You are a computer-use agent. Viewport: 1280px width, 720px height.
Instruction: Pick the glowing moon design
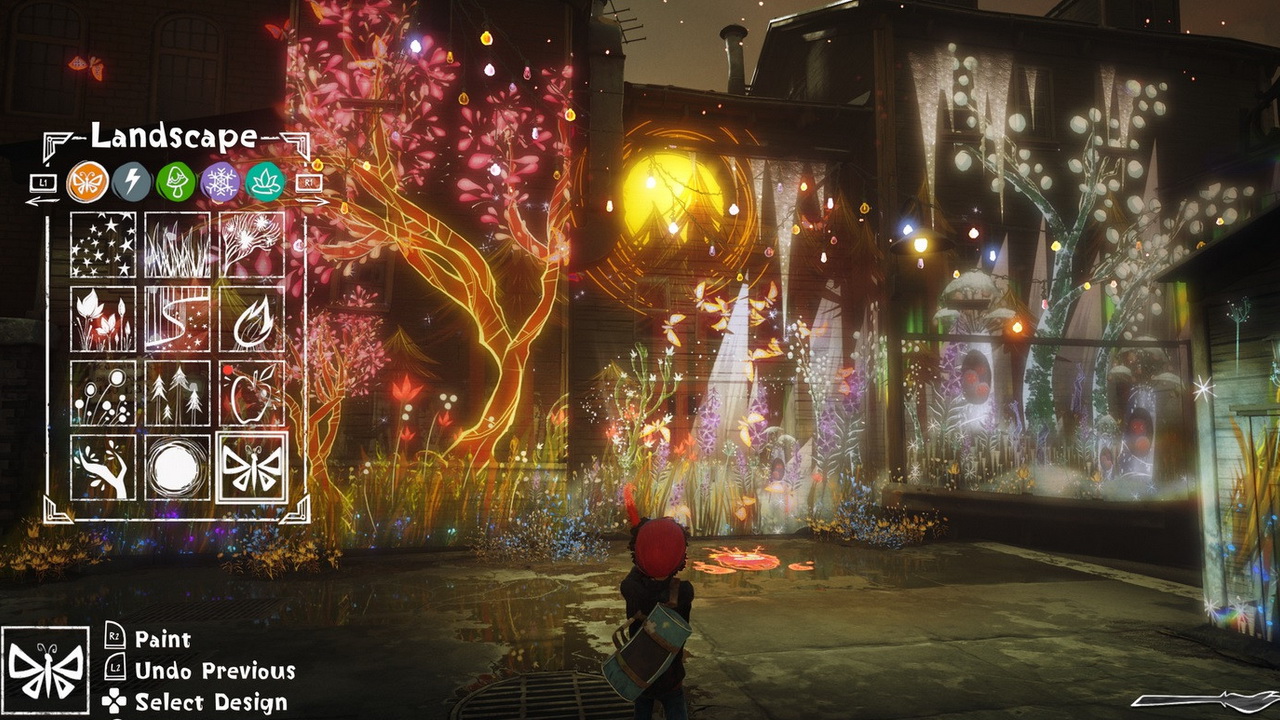177,467
